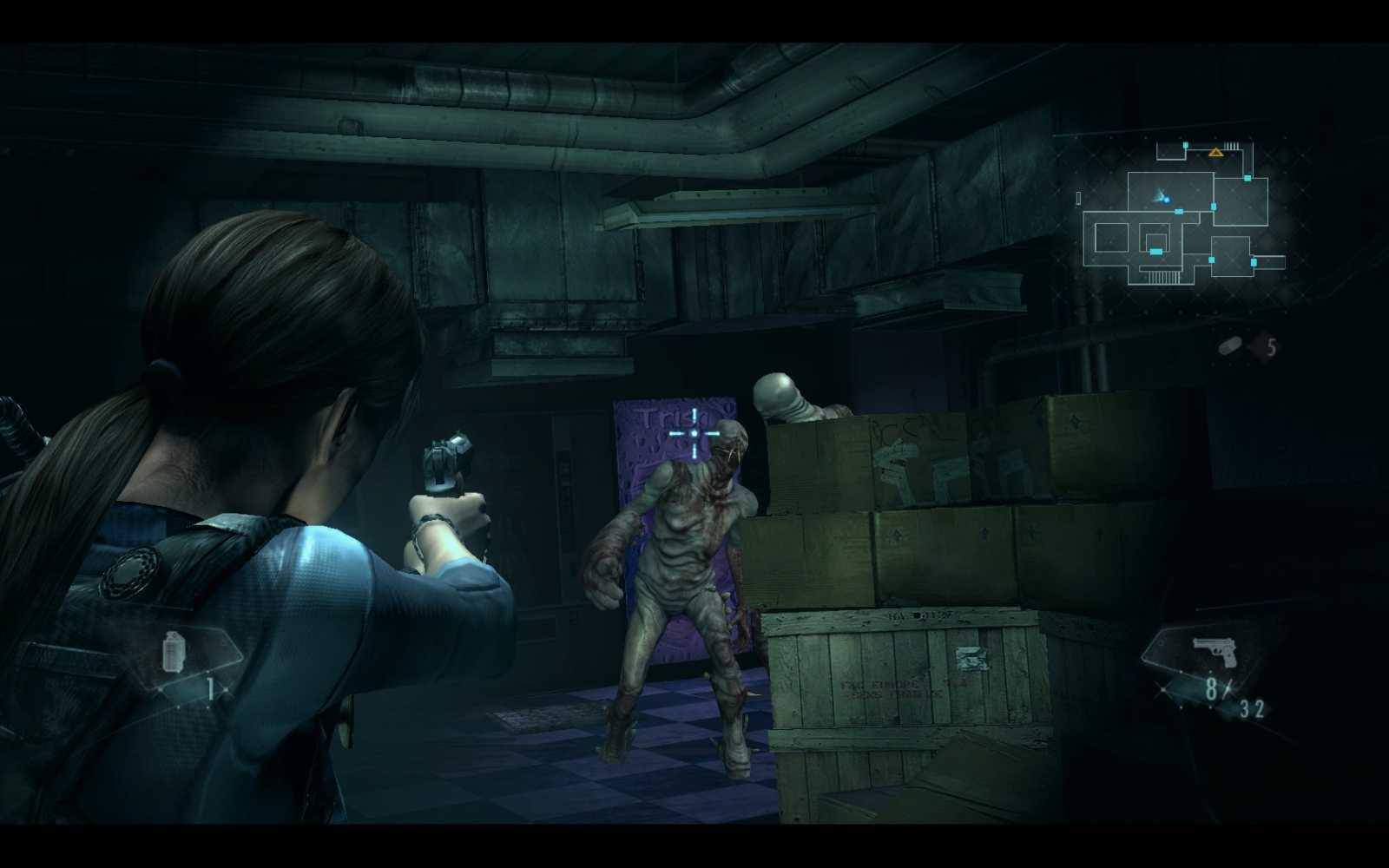Click the cyan door marker at the minimap top
Screen dimensions: 1389x868
1185,145
